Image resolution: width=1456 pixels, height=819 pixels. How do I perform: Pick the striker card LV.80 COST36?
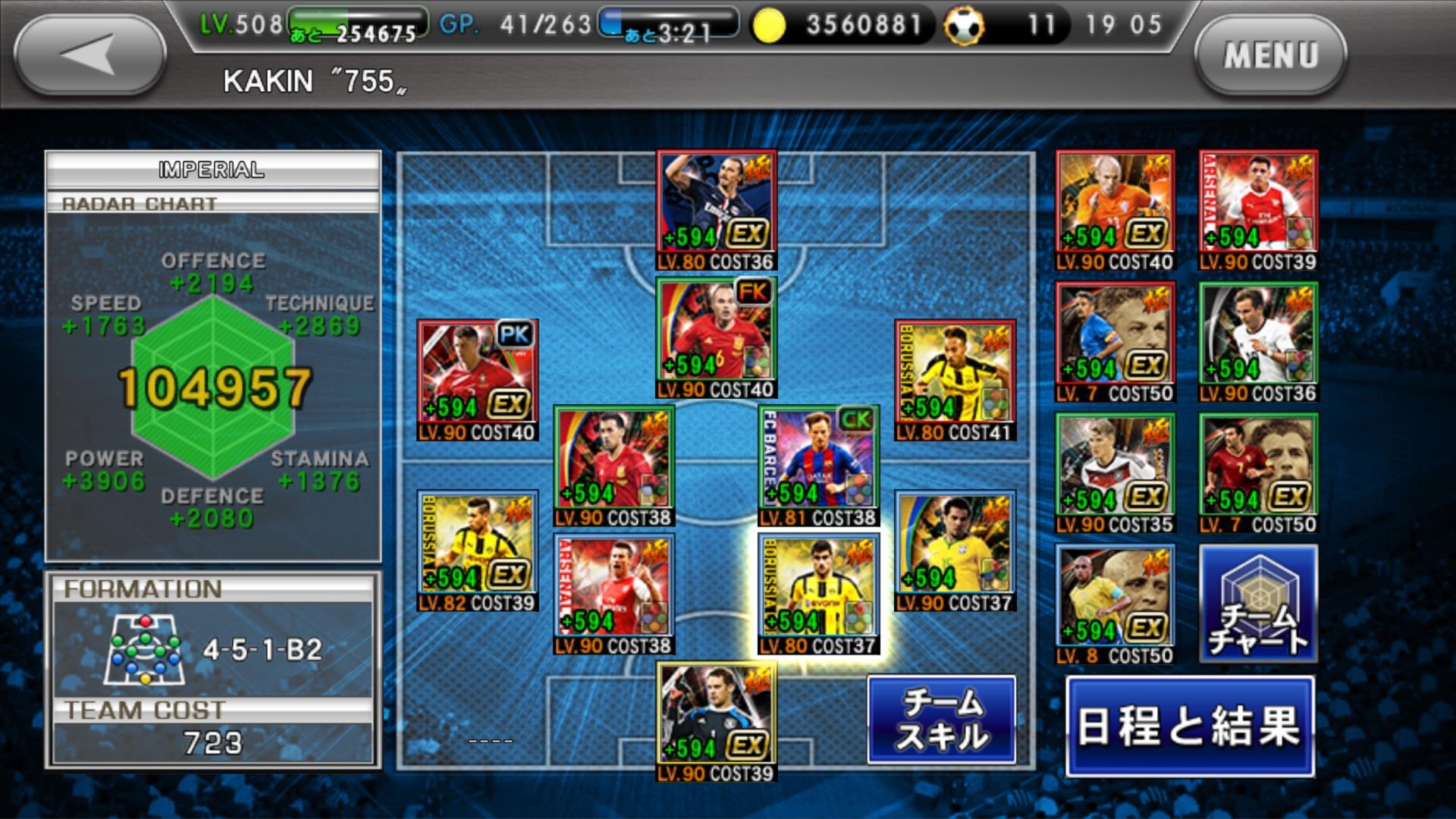pos(716,209)
